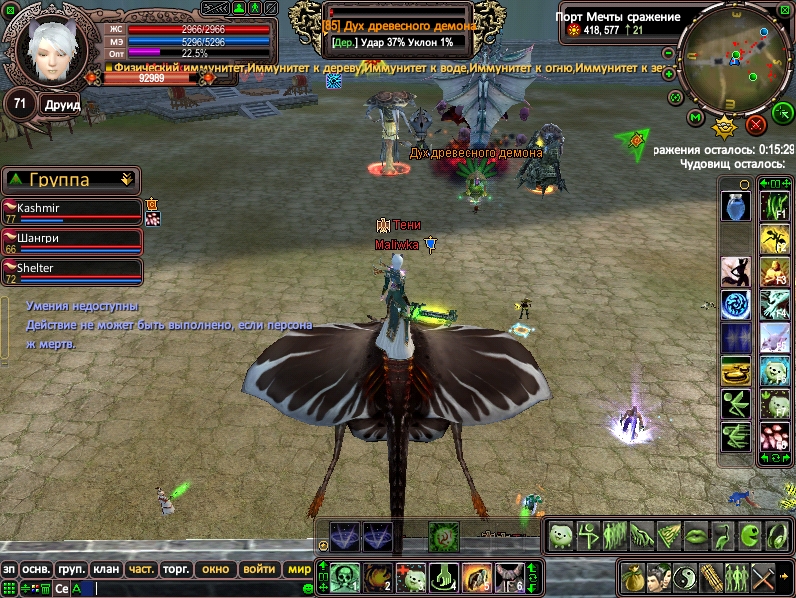Use the blue potion flask slot
796x598 pixels.
point(735,207)
